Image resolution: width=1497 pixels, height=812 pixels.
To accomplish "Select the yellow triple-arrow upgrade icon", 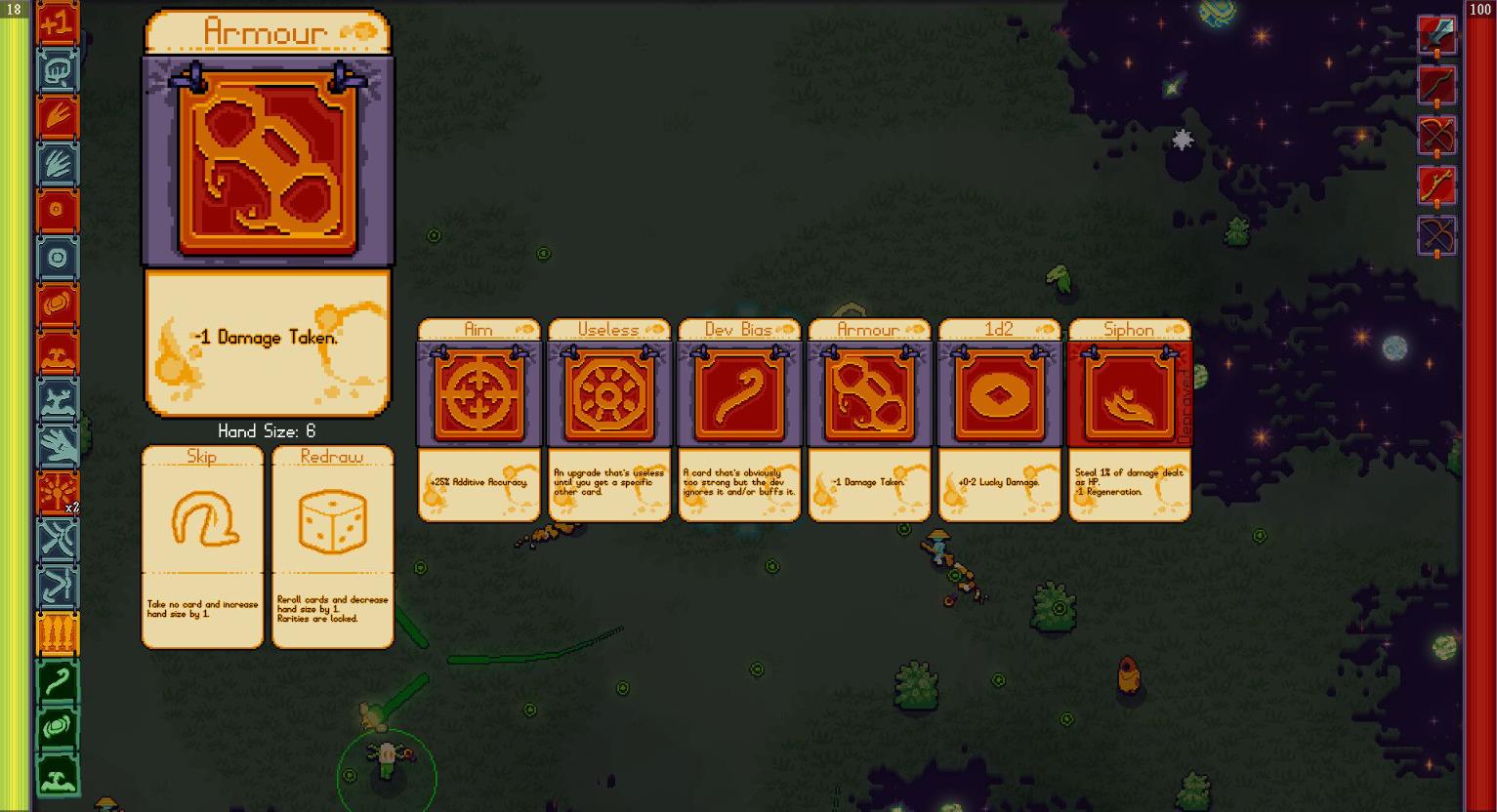I will [x=57, y=634].
